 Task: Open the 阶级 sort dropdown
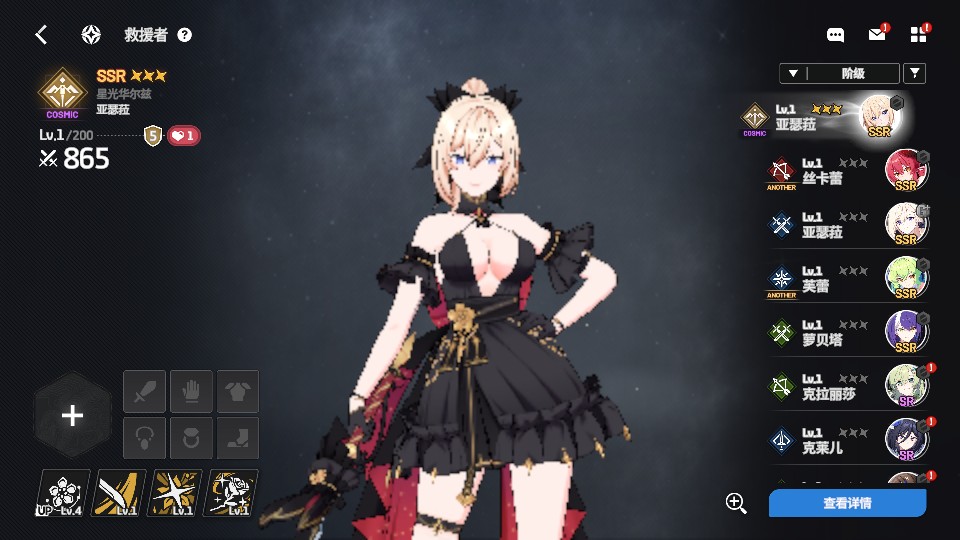pyautogui.click(x=838, y=73)
